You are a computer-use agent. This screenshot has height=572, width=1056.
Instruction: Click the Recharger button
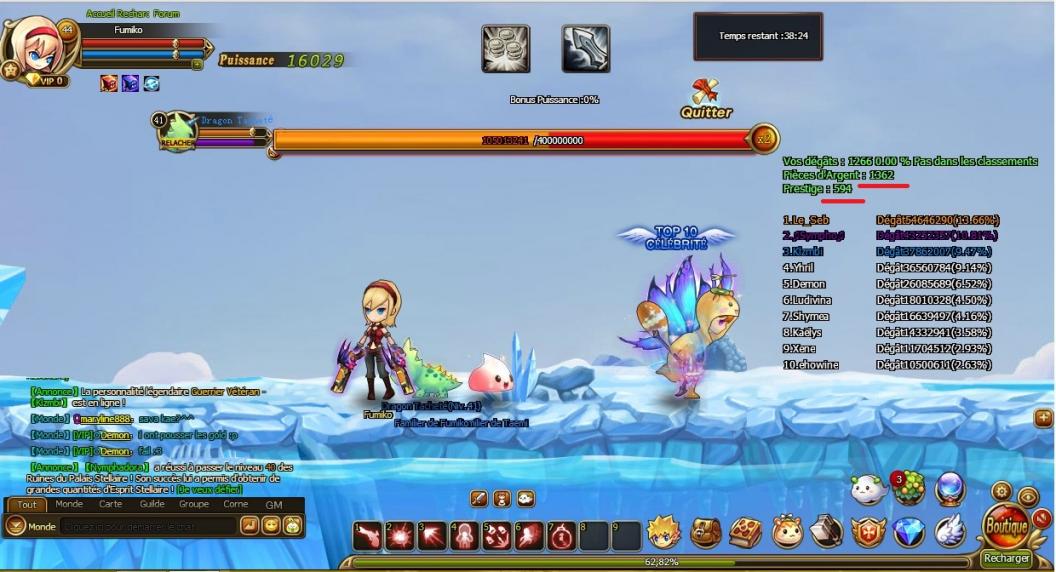[x=1006, y=558]
